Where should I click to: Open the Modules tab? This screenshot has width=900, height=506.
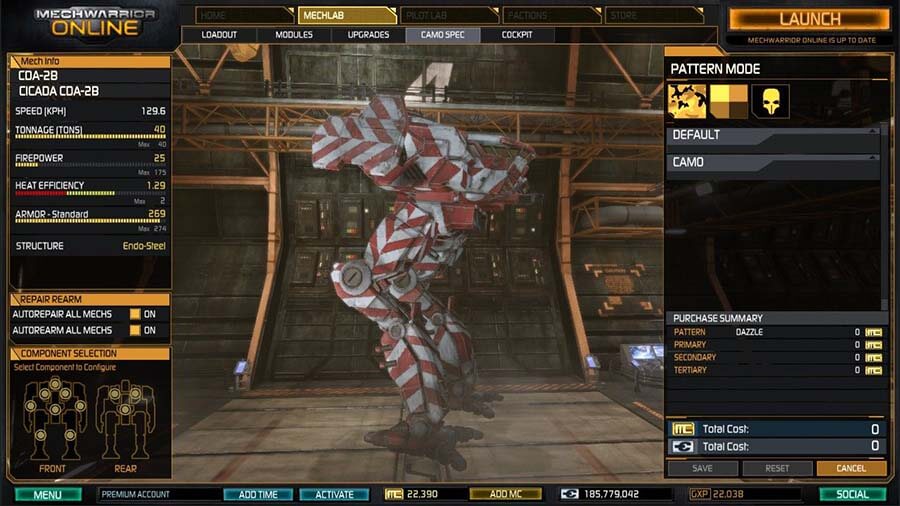coord(294,35)
